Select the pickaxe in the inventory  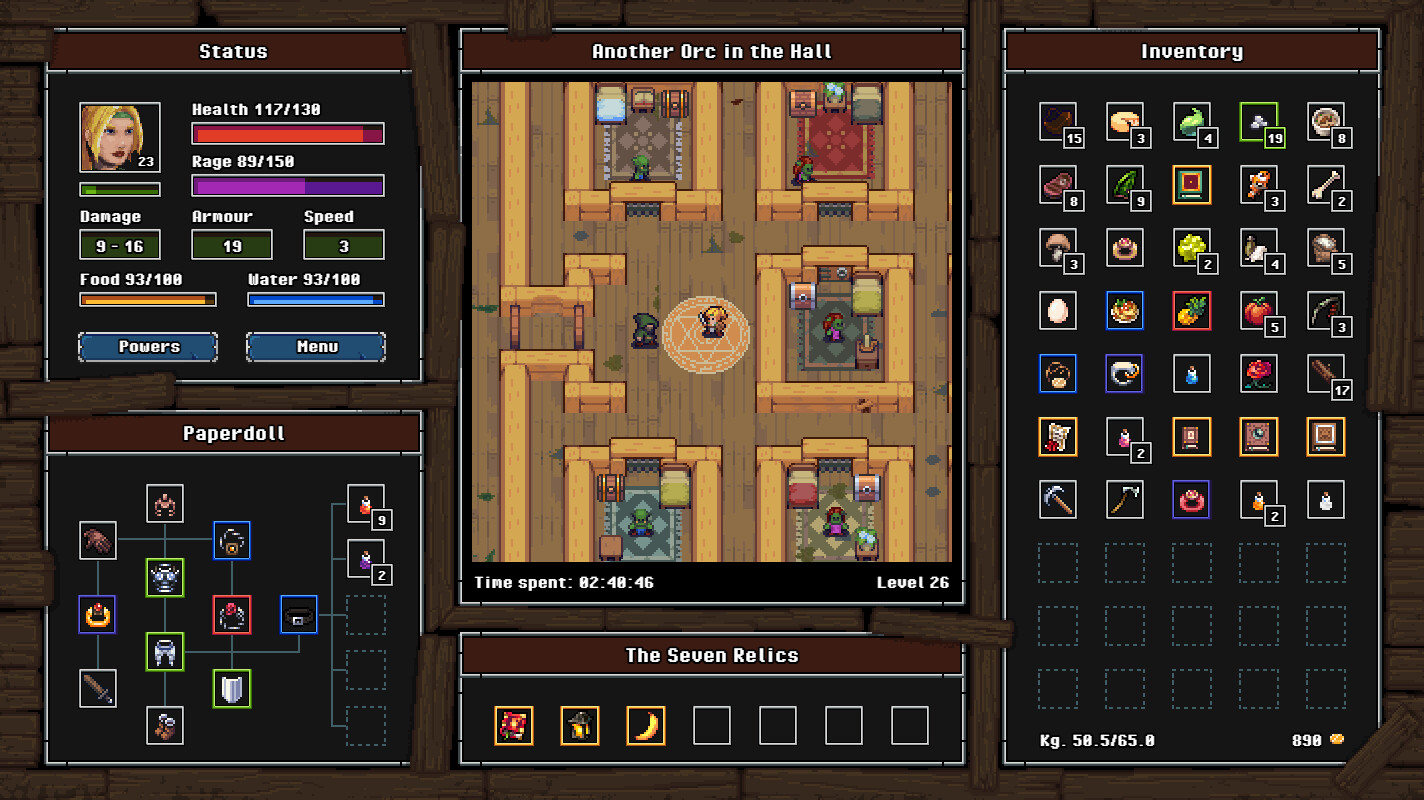(1057, 500)
